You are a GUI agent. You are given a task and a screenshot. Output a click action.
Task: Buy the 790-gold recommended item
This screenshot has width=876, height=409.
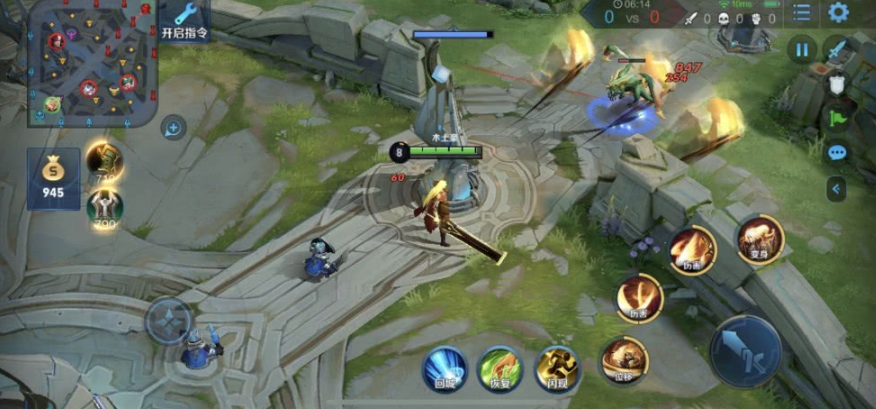tap(104, 206)
